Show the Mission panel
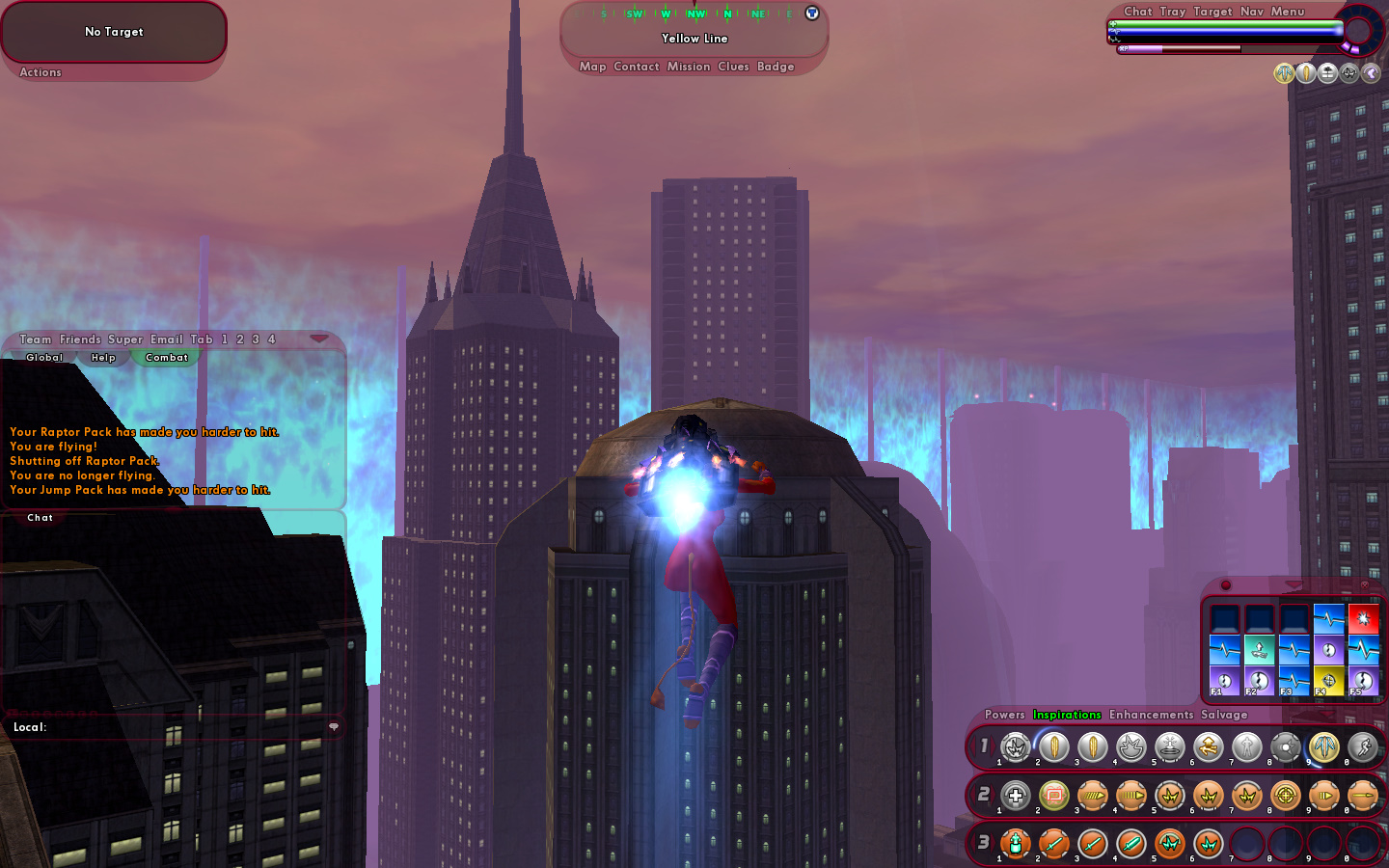The height and width of the screenshot is (868, 1389). (688, 67)
